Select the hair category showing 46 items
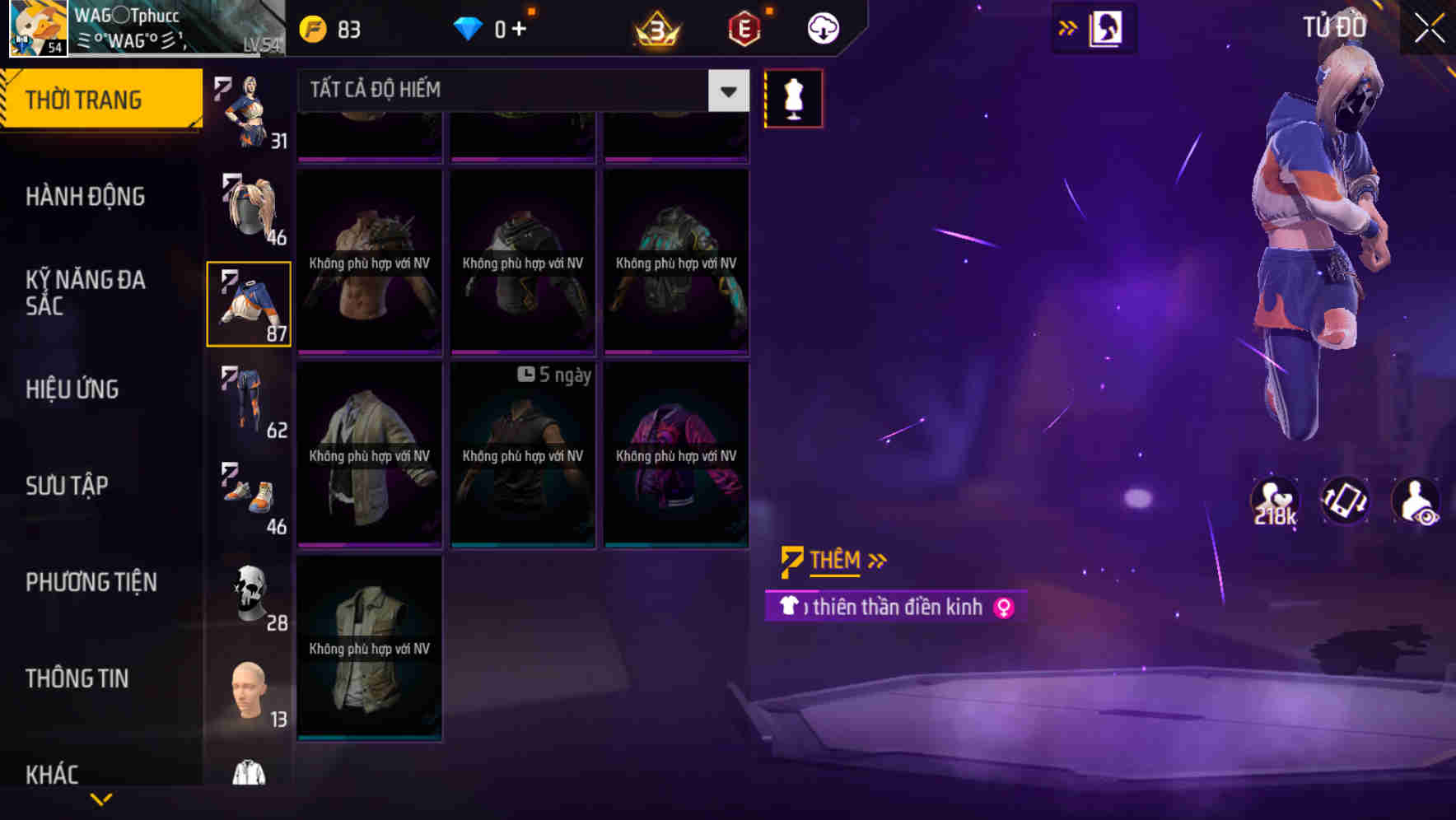 tap(249, 210)
